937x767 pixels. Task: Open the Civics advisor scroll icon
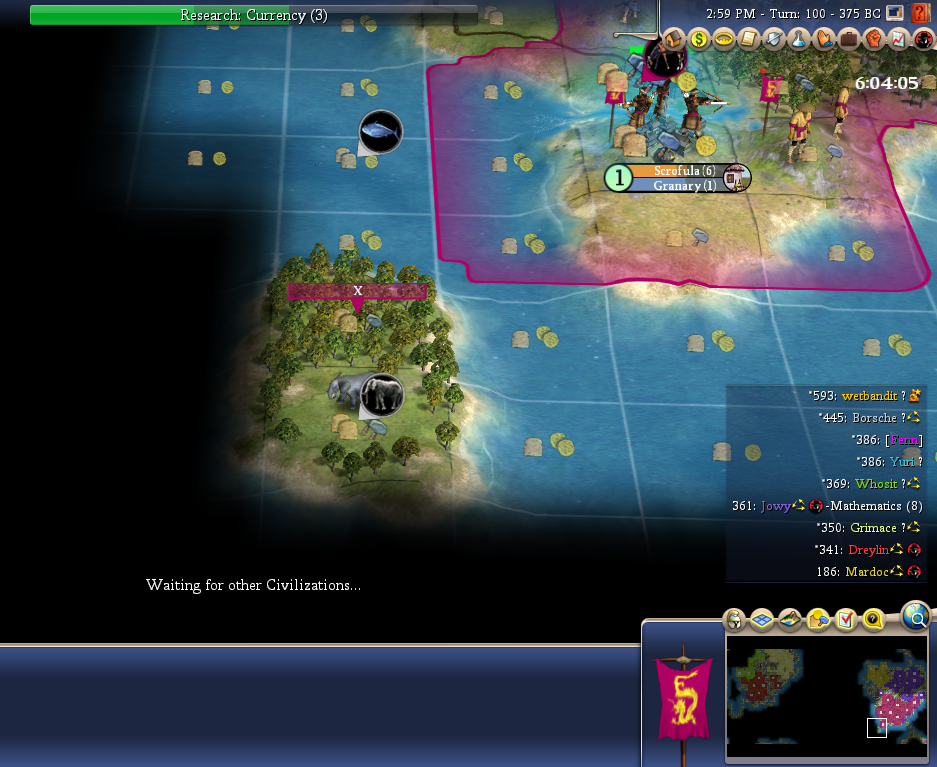749,39
